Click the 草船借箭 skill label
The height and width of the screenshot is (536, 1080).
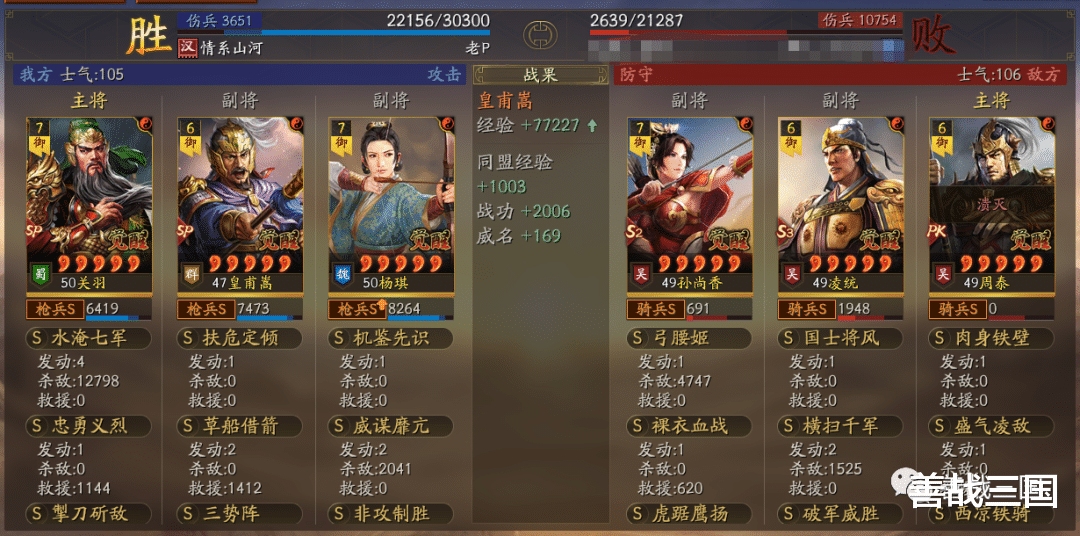click(240, 426)
